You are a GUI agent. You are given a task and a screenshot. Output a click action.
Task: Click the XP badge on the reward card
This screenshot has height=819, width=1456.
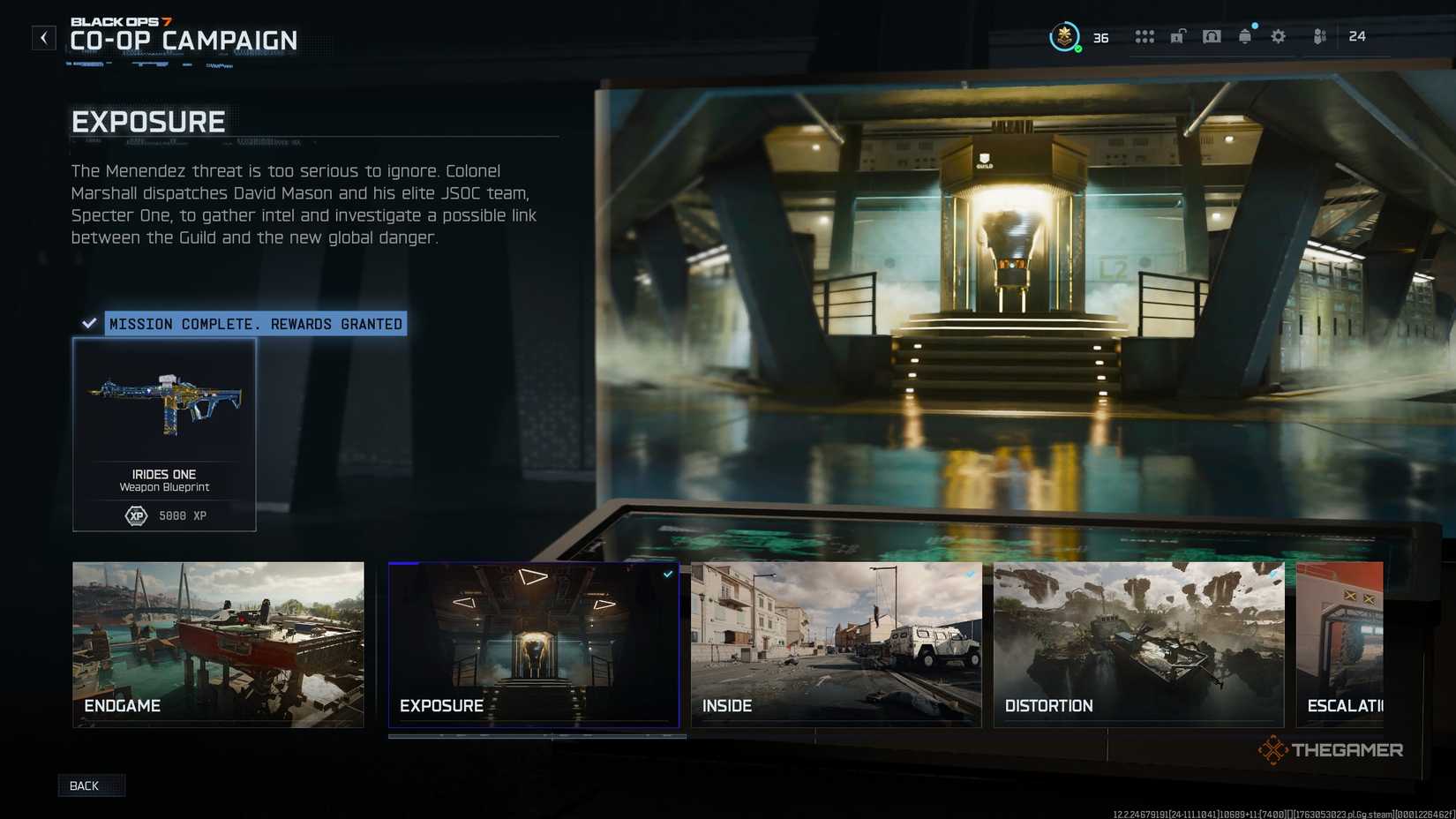pos(135,515)
